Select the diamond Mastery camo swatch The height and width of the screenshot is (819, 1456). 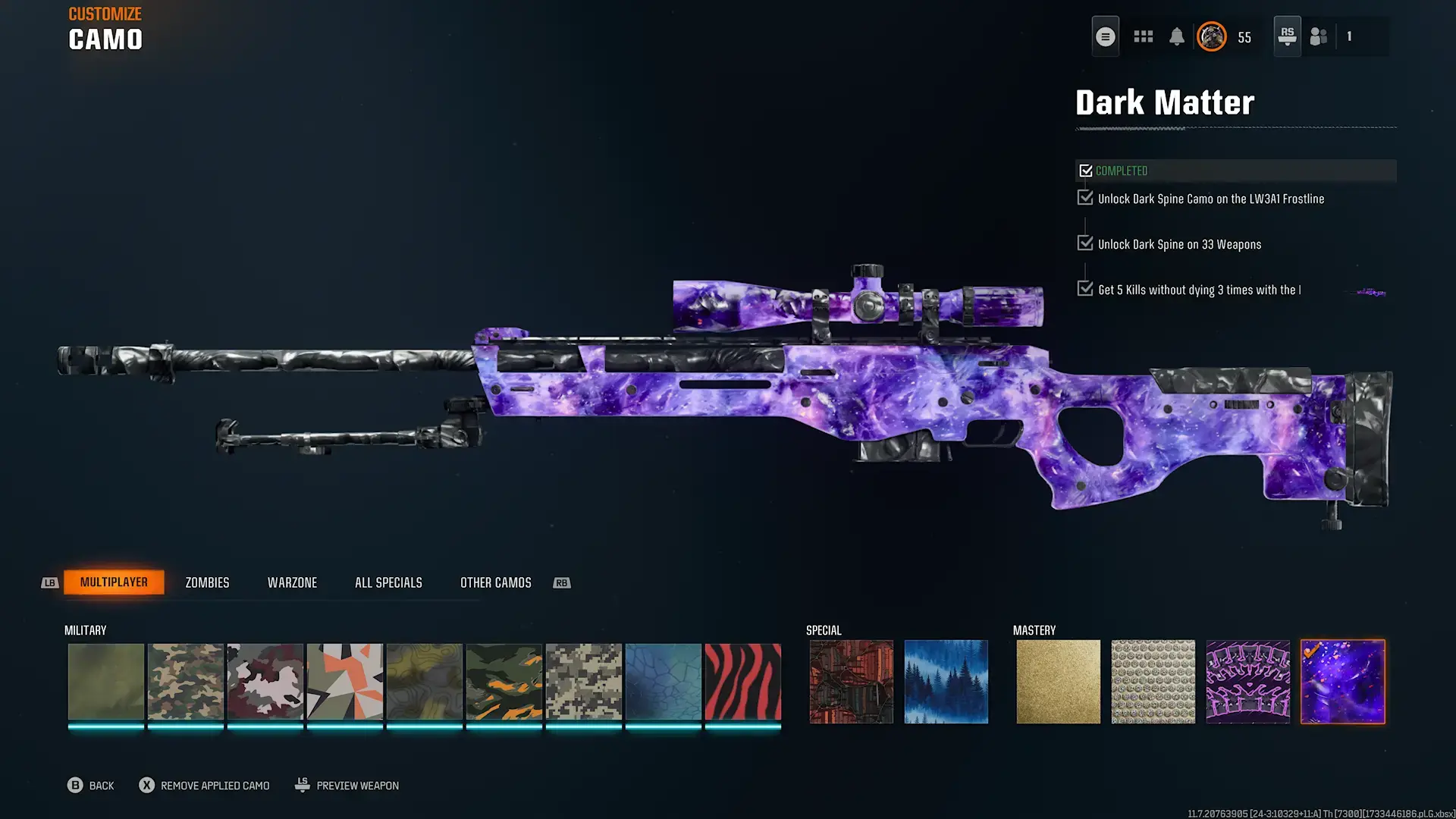[1153, 681]
